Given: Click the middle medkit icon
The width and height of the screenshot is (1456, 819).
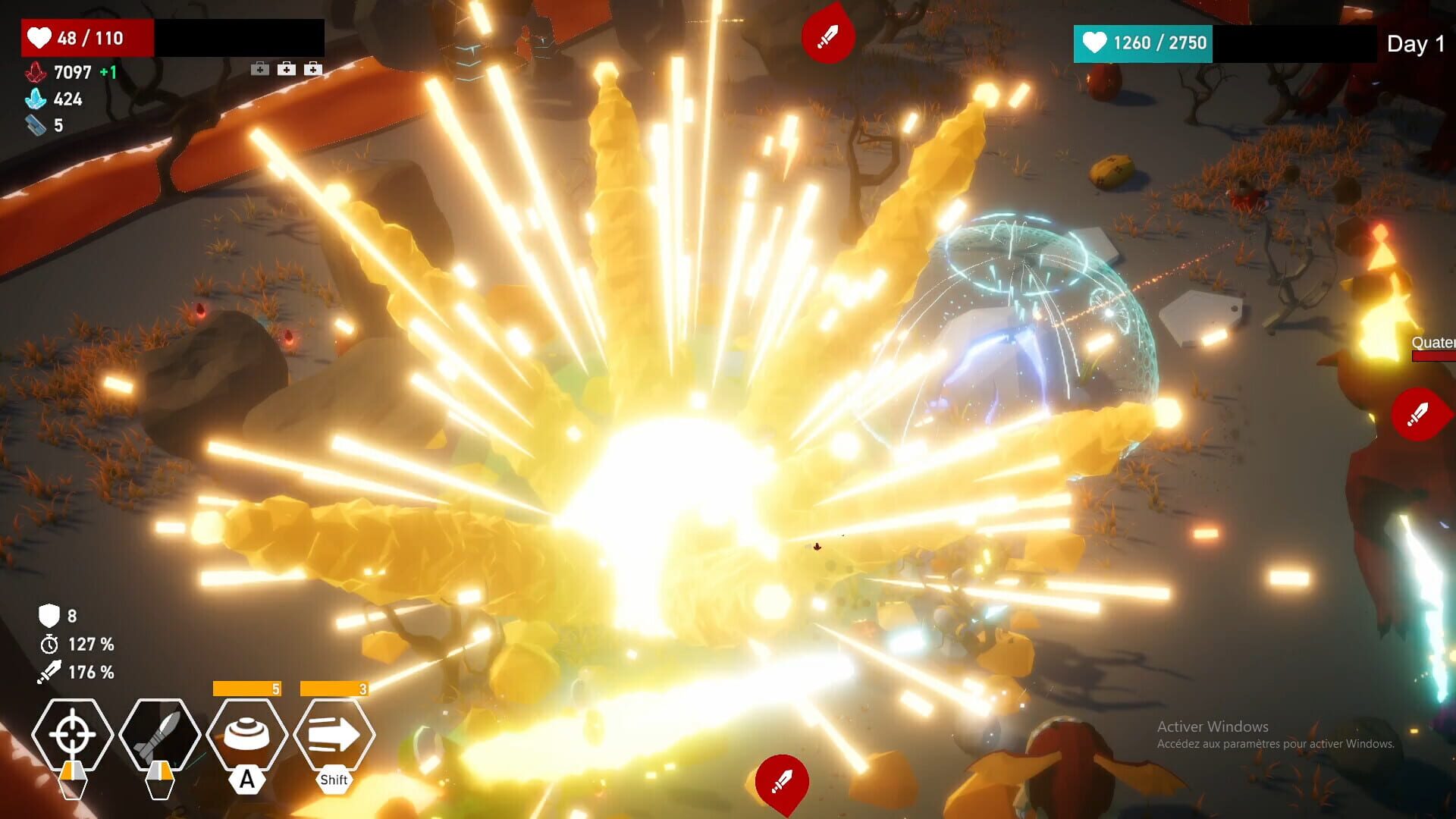Looking at the screenshot, I should pos(286,68).
